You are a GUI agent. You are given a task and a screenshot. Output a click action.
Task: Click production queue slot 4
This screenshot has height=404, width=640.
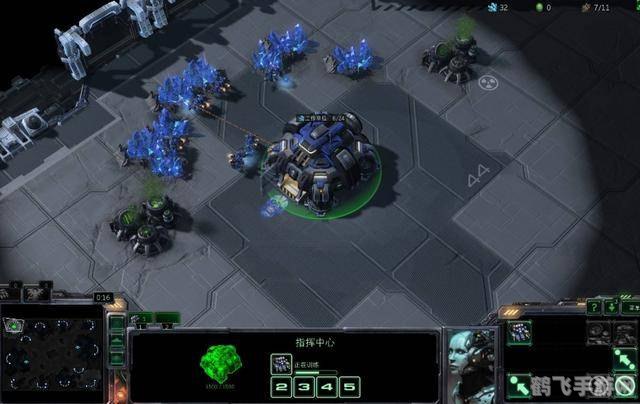[327, 387]
